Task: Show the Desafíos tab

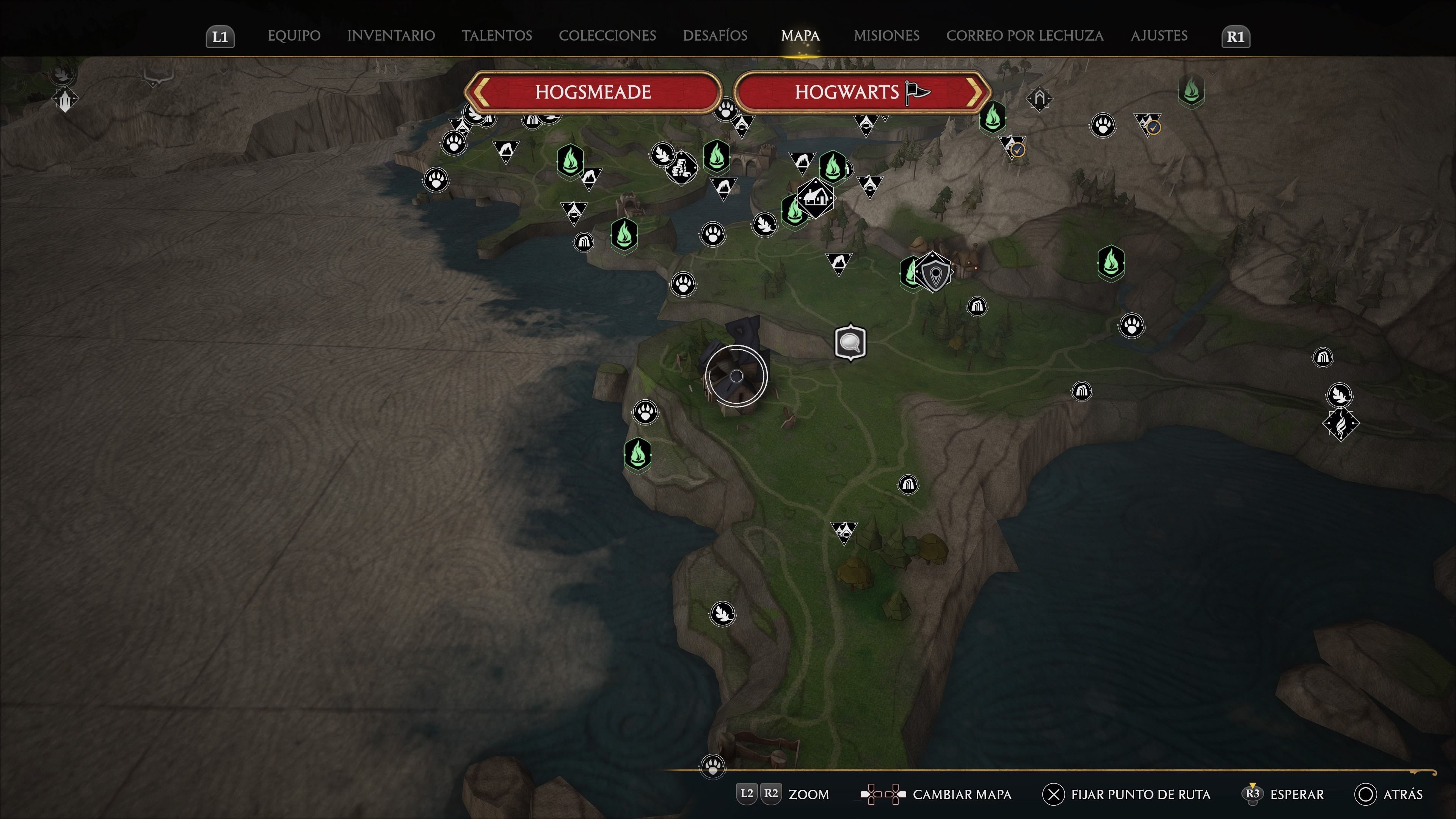Action: pos(715,36)
